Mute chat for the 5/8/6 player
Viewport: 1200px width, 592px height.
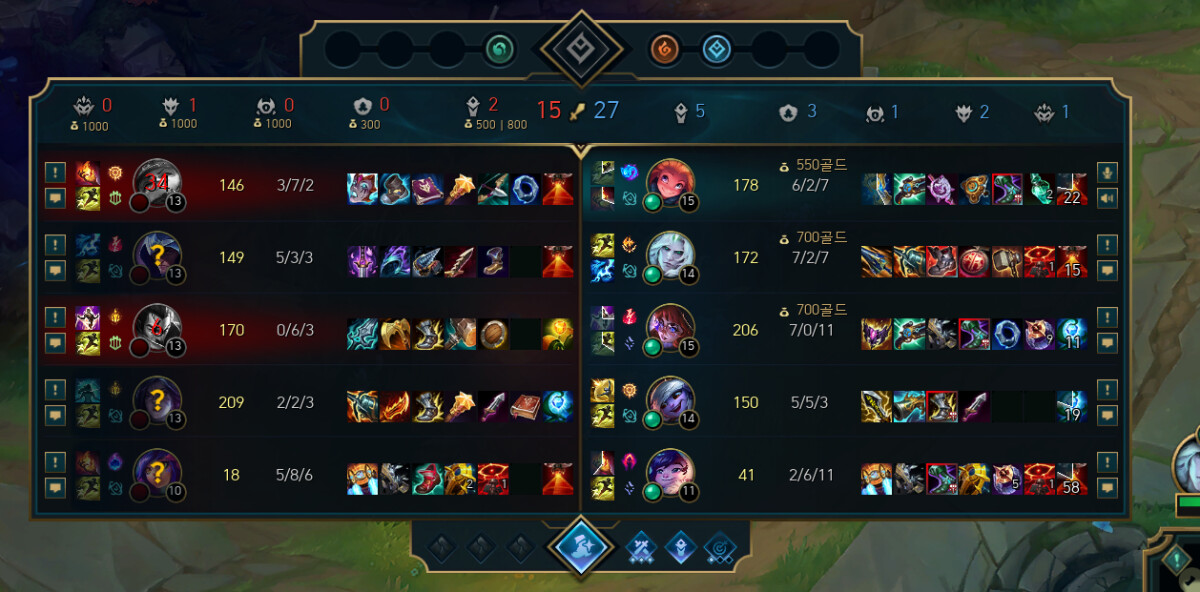tap(55, 488)
